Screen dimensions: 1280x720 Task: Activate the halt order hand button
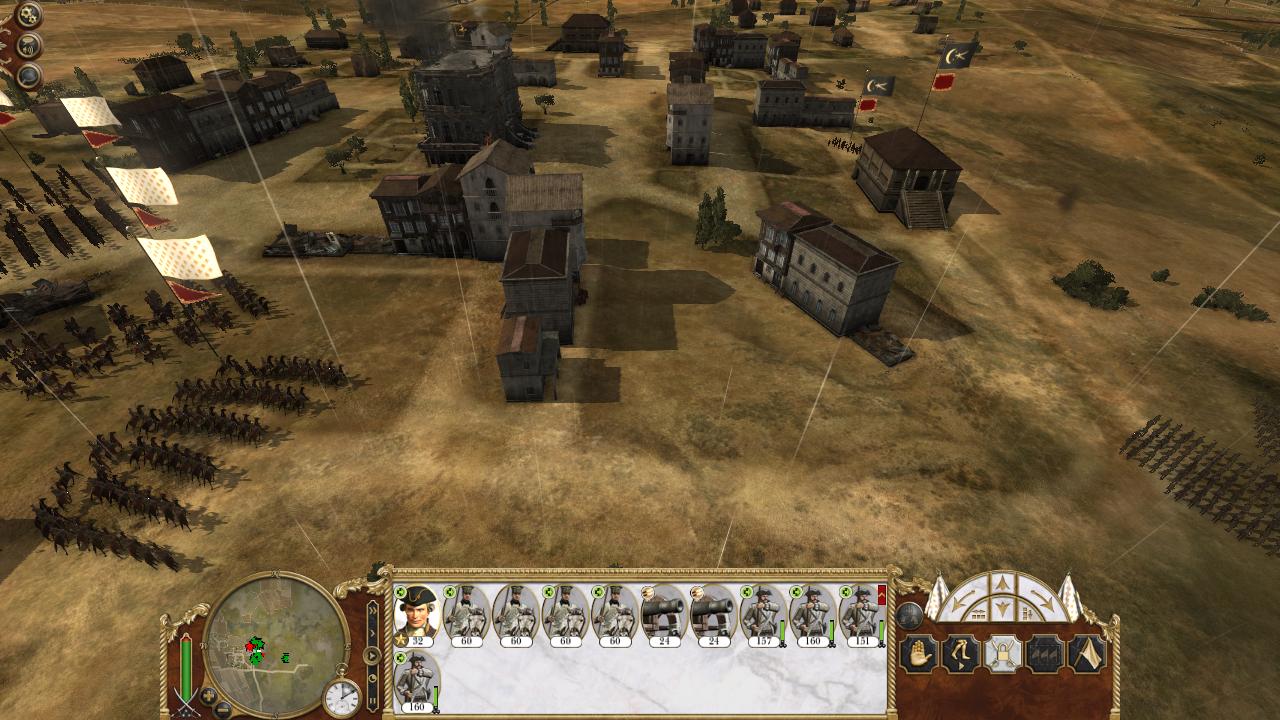coord(917,654)
